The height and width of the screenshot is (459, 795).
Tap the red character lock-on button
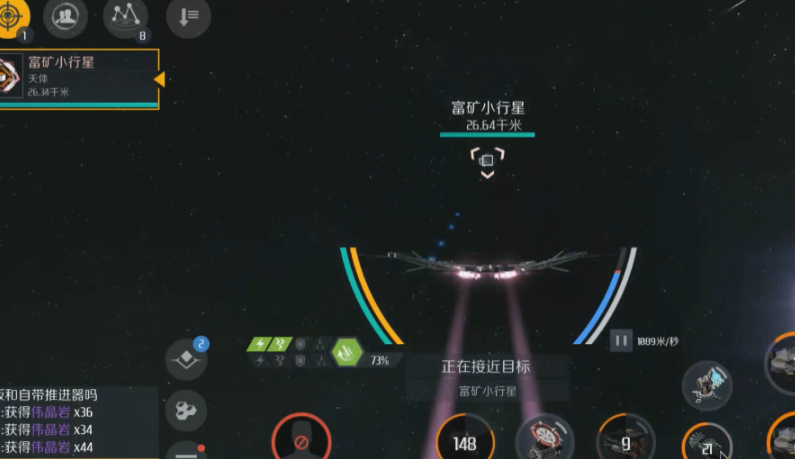point(301,439)
